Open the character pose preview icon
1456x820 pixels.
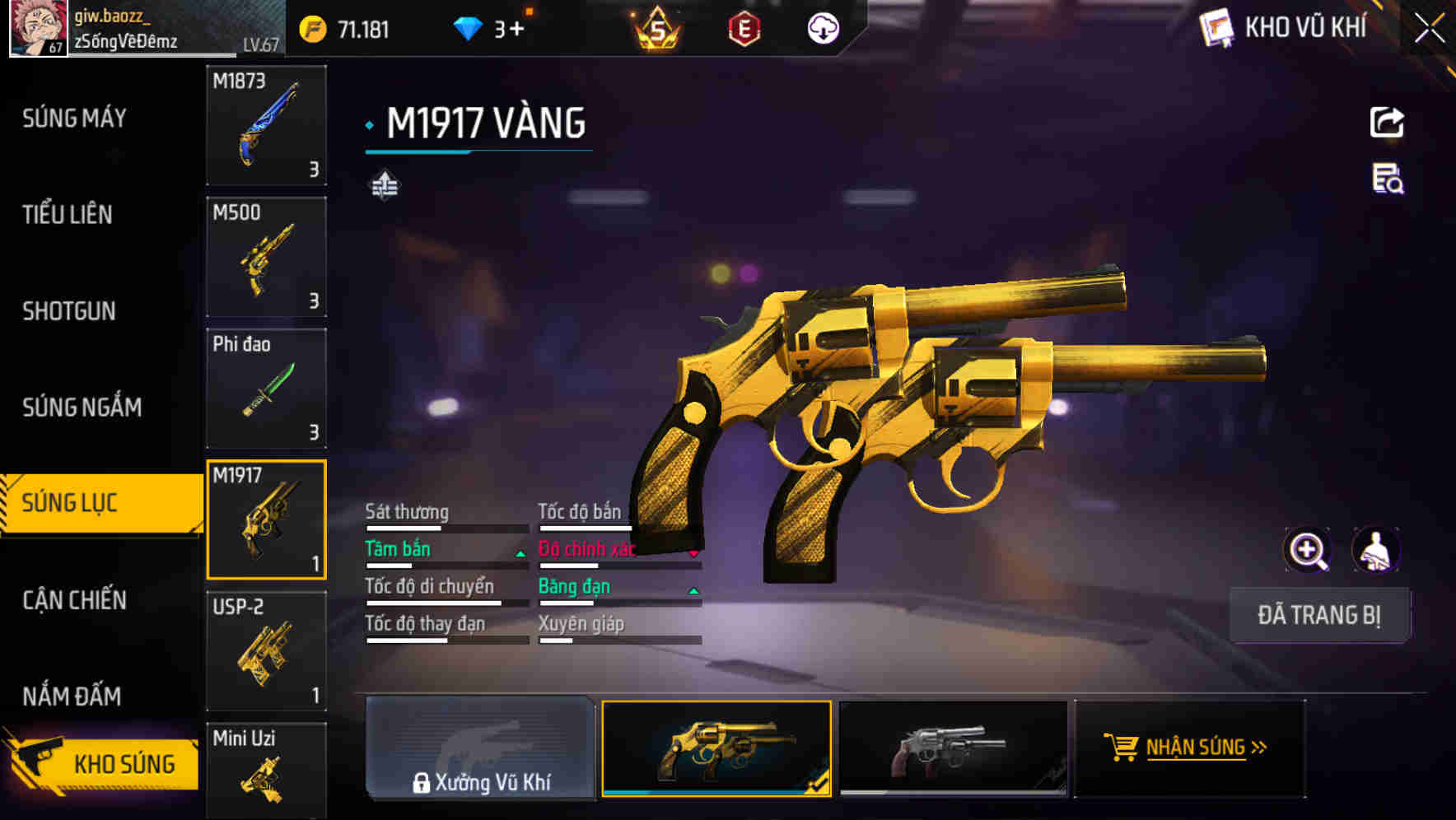1377,550
